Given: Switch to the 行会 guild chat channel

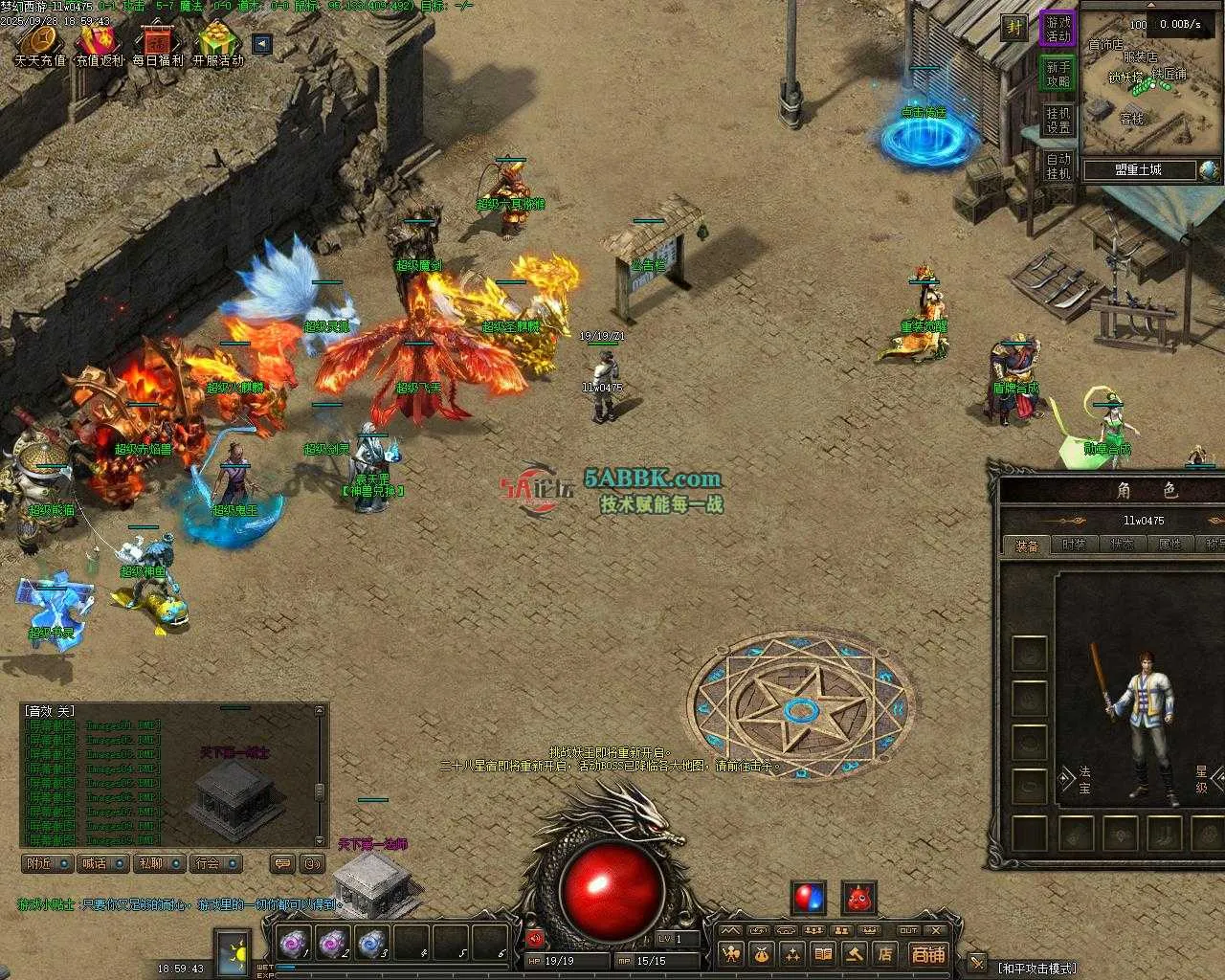Looking at the screenshot, I should [x=214, y=863].
